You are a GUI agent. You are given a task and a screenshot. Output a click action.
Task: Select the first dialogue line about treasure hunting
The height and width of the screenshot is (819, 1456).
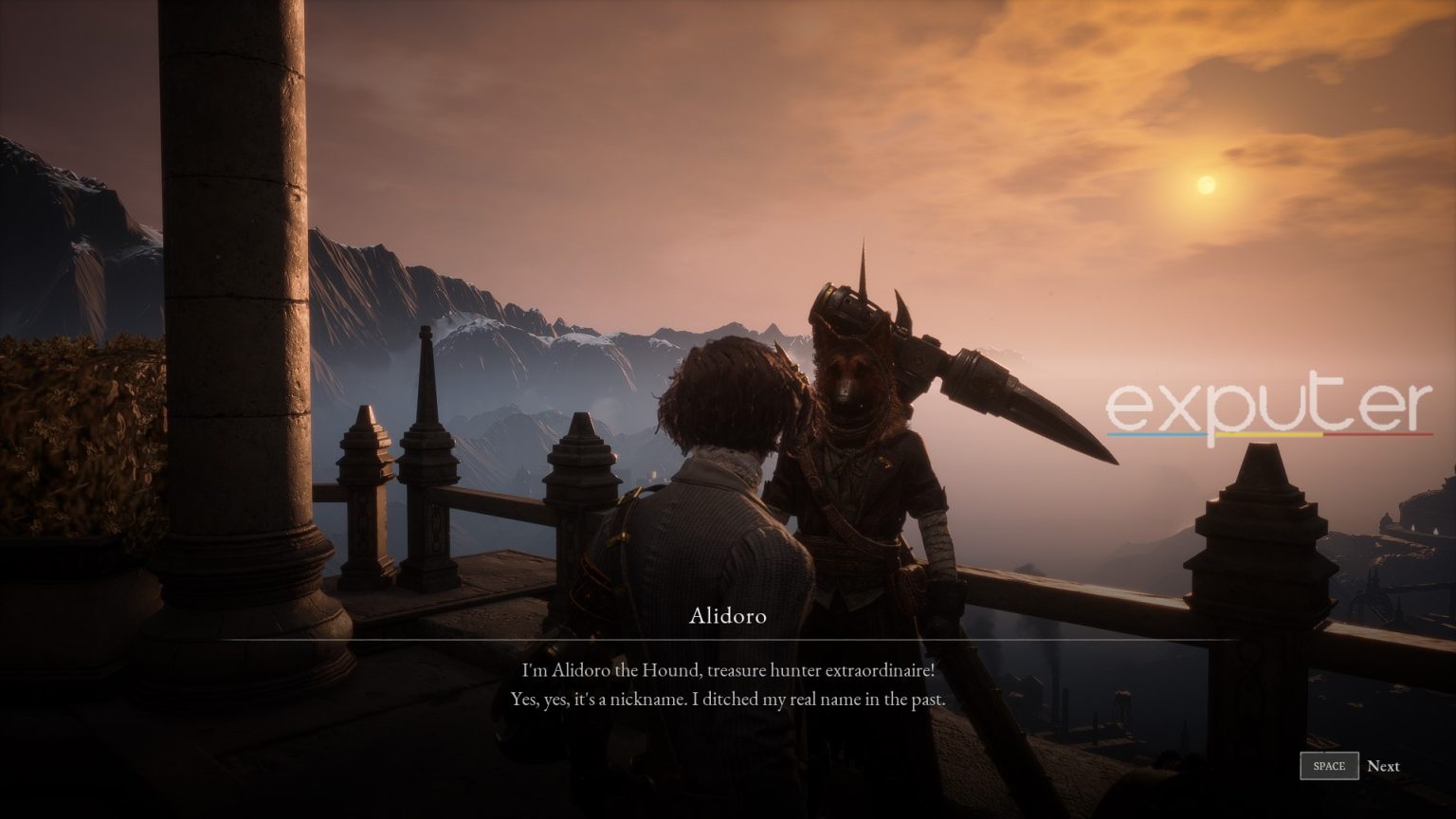tap(727, 668)
